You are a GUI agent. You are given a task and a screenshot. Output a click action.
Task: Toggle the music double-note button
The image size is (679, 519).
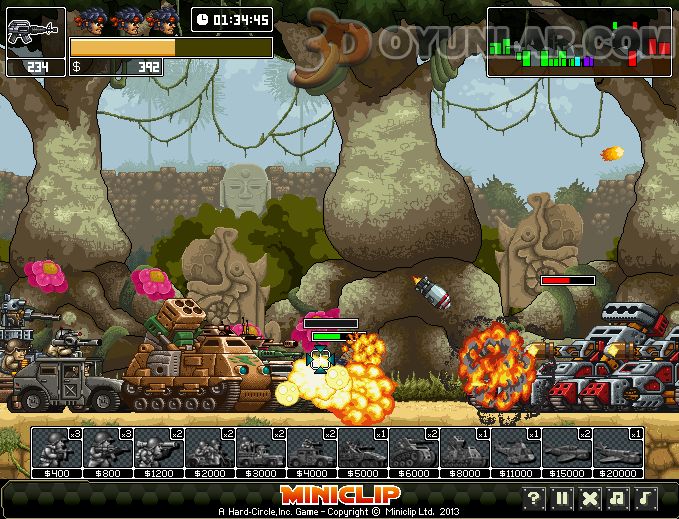tap(619, 498)
